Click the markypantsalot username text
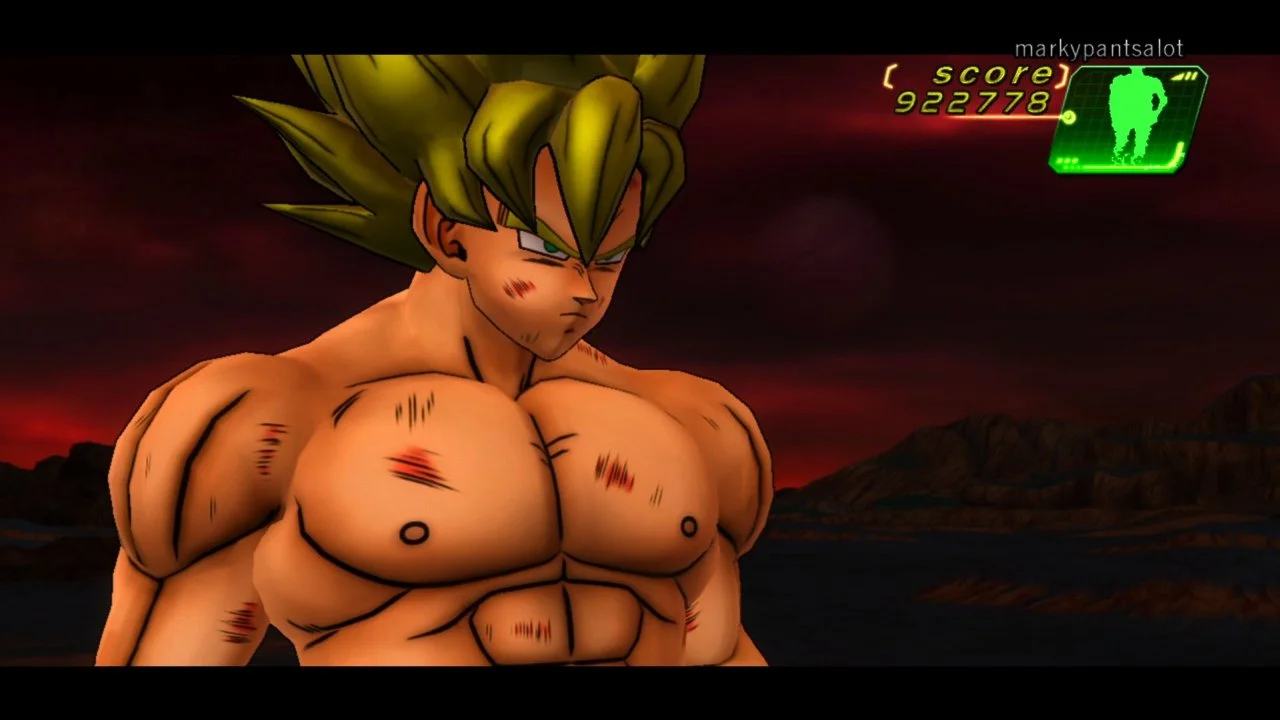This screenshot has width=1280, height=720. coord(1099,47)
